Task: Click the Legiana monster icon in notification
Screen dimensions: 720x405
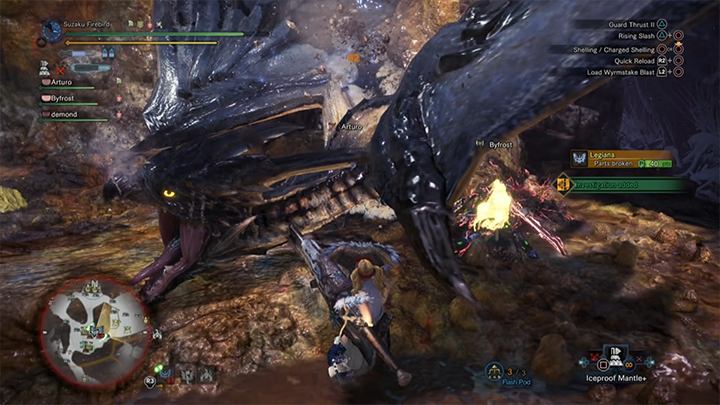Action: pos(579,159)
